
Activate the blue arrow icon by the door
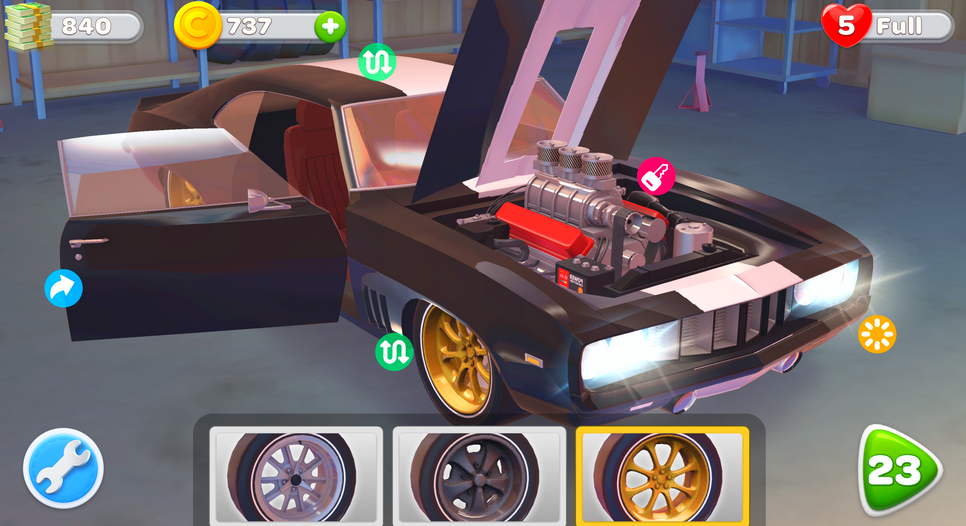pos(63,288)
